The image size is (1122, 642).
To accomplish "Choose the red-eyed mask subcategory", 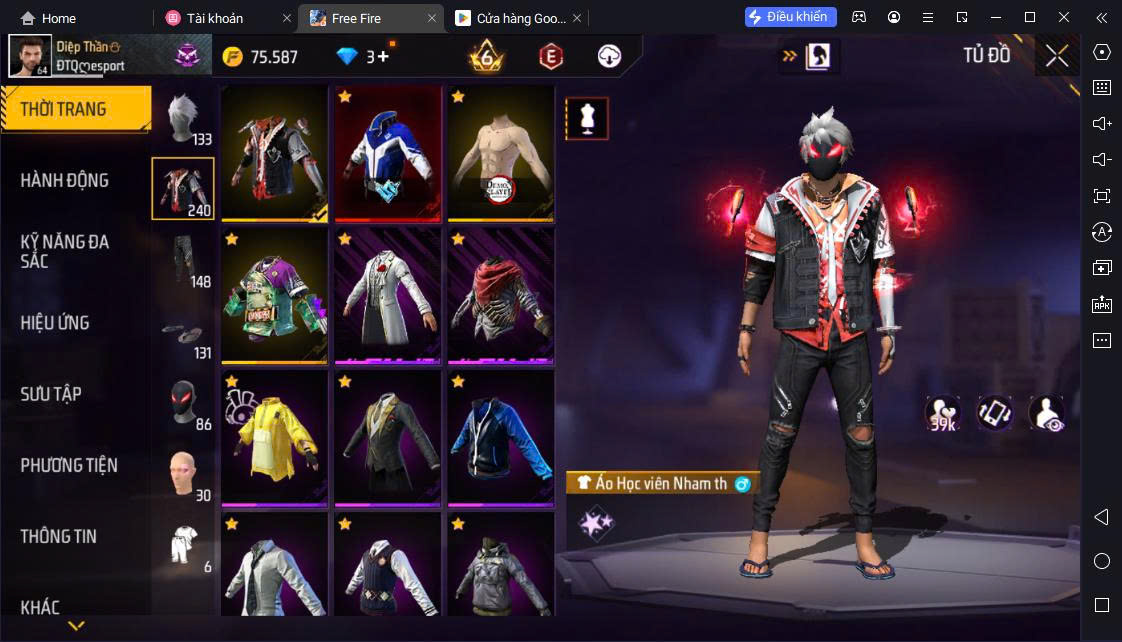I will (183, 403).
